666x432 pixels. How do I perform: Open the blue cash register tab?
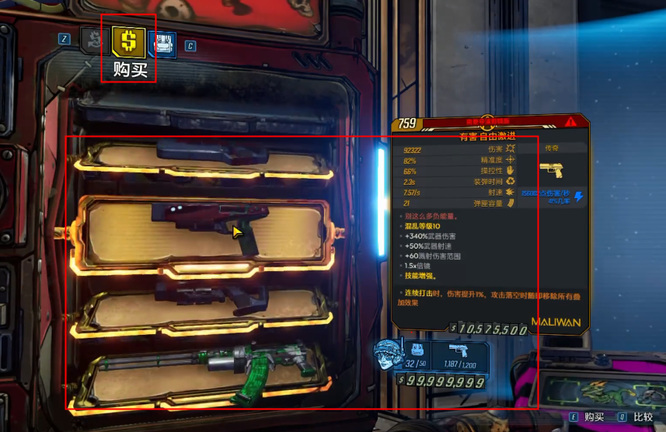pos(162,43)
